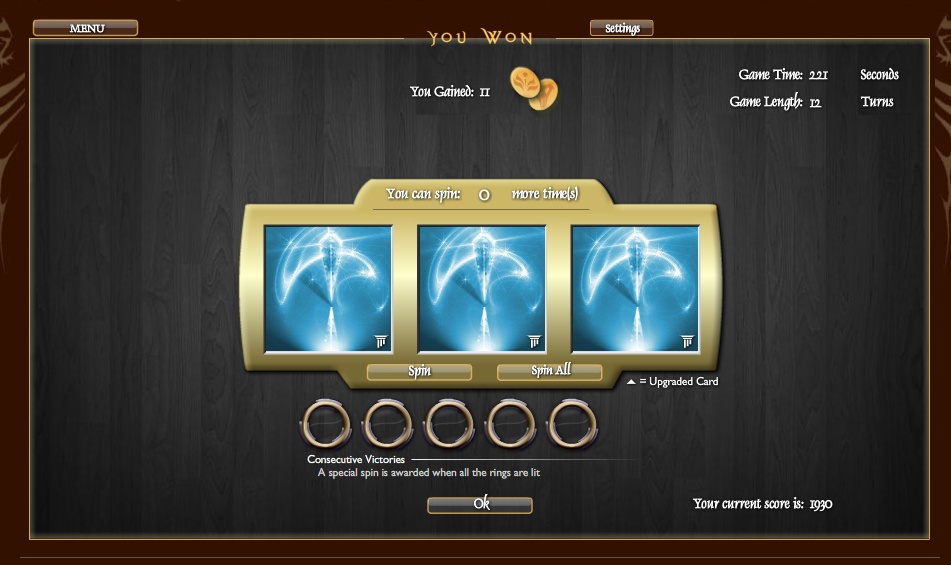The height and width of the screenshot is (565, 951).
Task: Activate the Spin All button
Action: (x=549, y=372)
